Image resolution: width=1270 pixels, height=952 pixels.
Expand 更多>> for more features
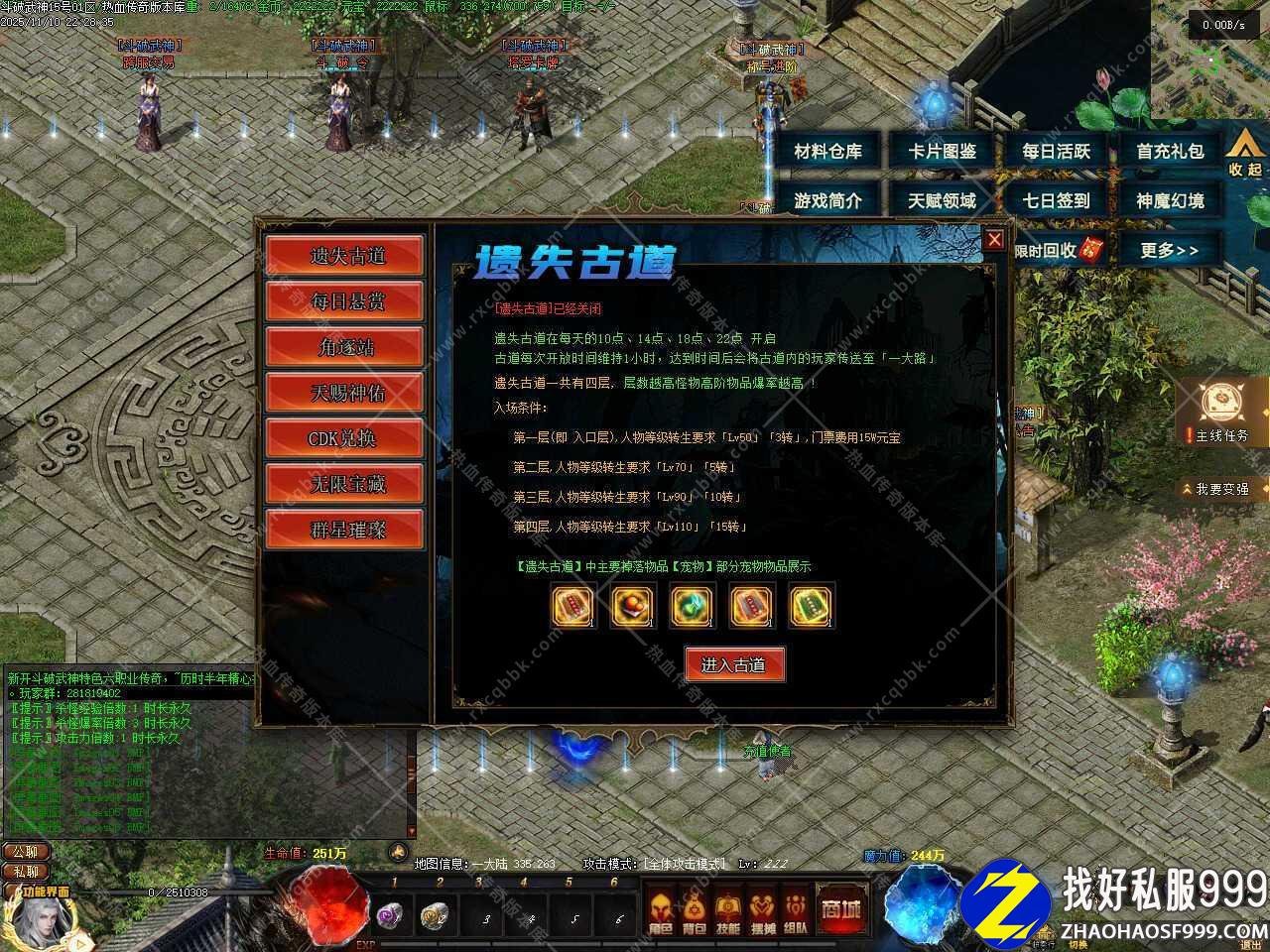click(1171, 251)
